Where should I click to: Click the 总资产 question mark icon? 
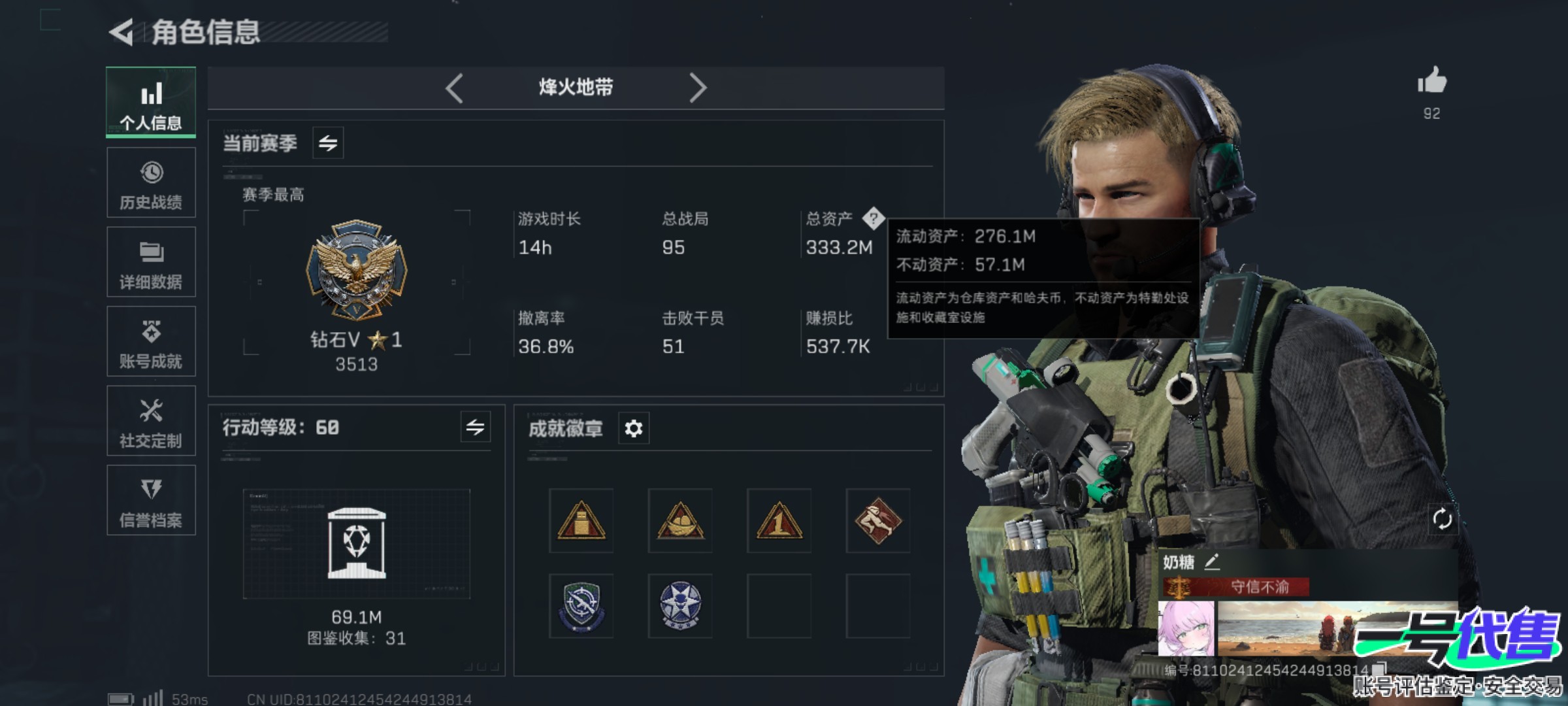tap(873, 218)
